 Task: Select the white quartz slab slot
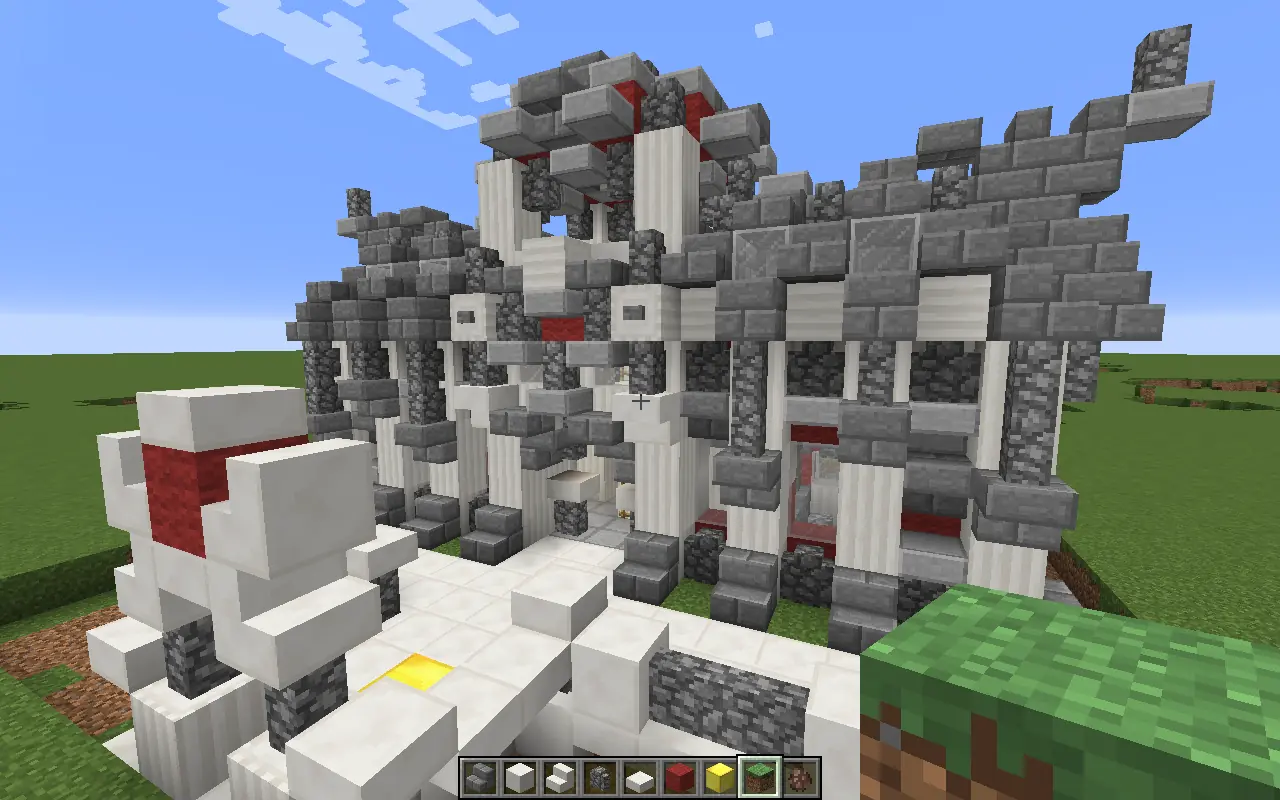[640, 777]
